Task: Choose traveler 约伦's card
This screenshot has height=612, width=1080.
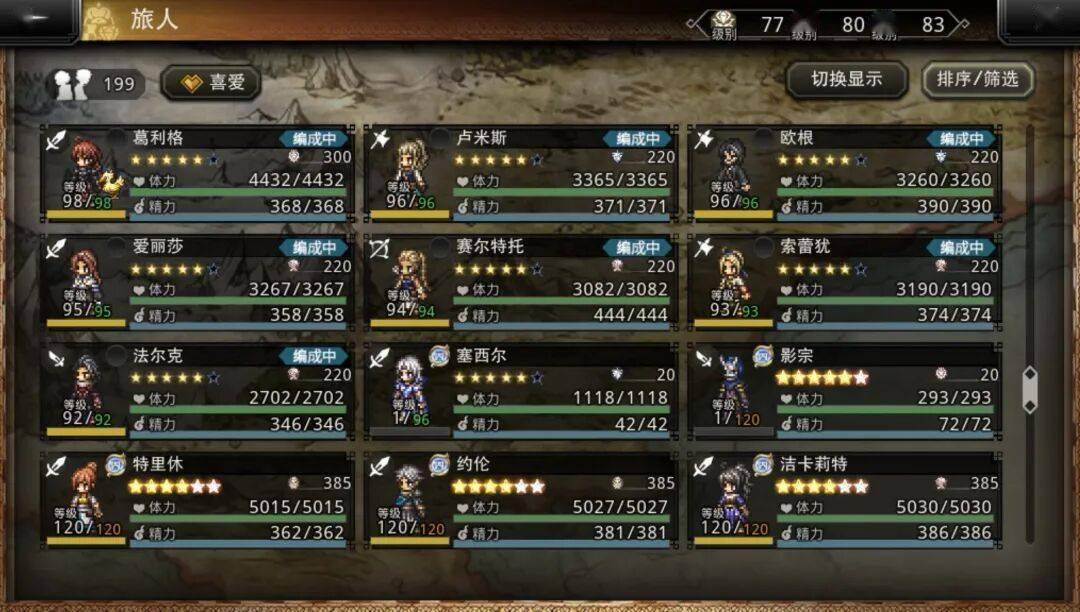Action: point(520,499)
